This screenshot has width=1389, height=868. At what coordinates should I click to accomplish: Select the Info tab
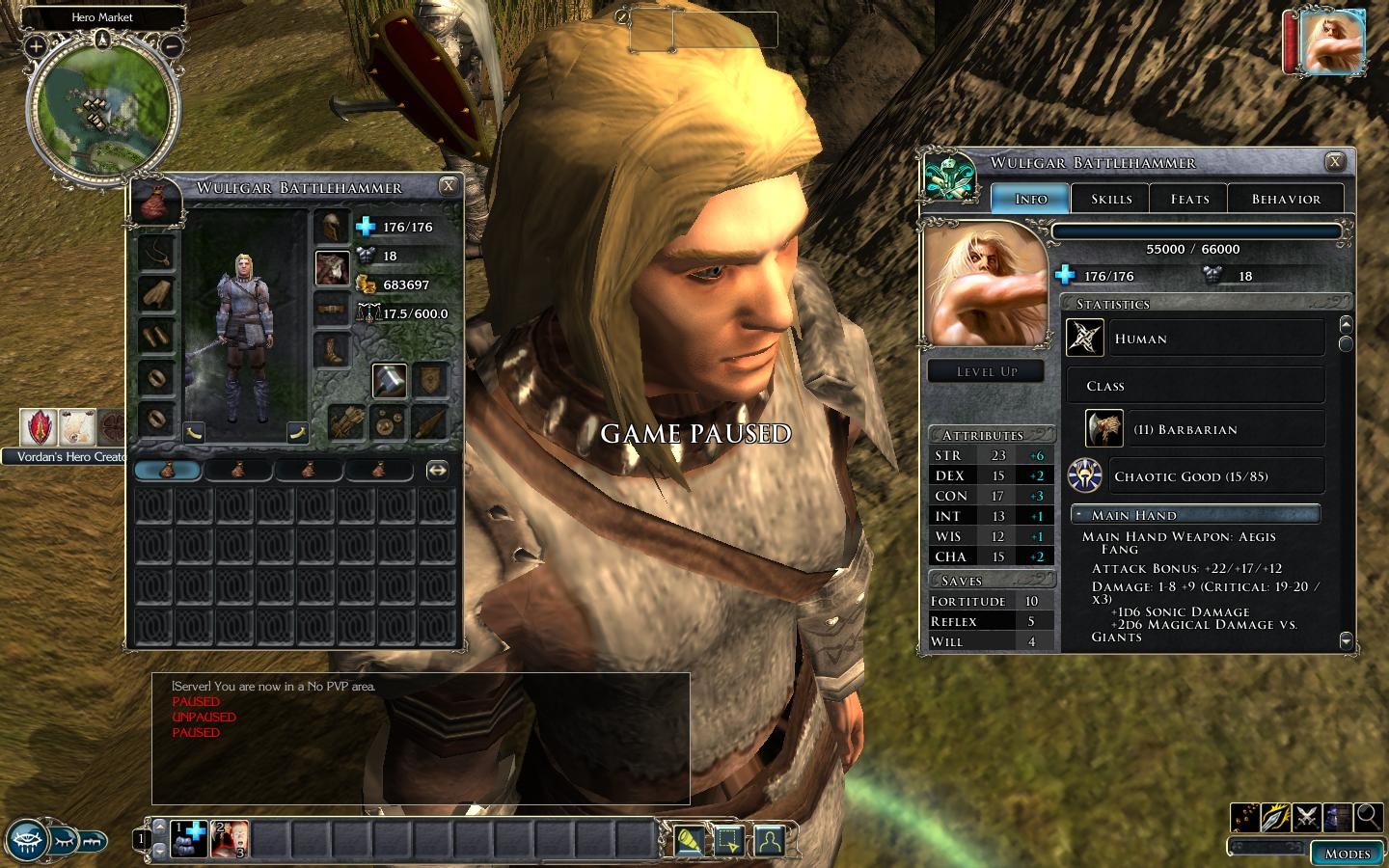1031,199
